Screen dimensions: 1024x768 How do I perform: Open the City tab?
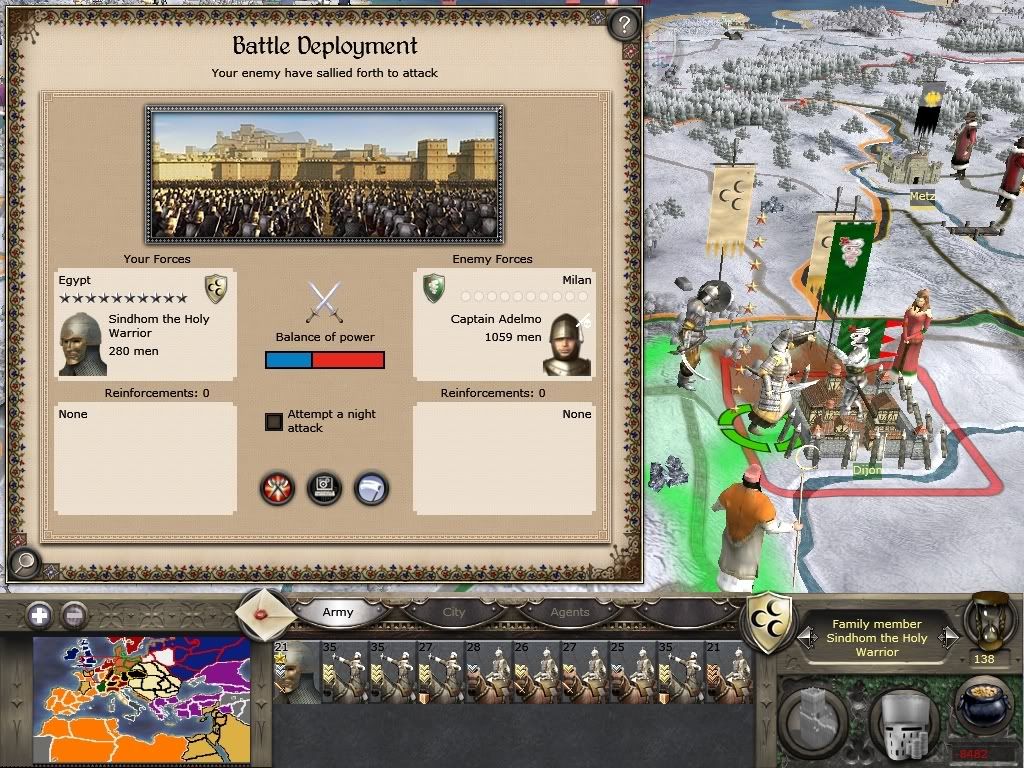(454, 612)
